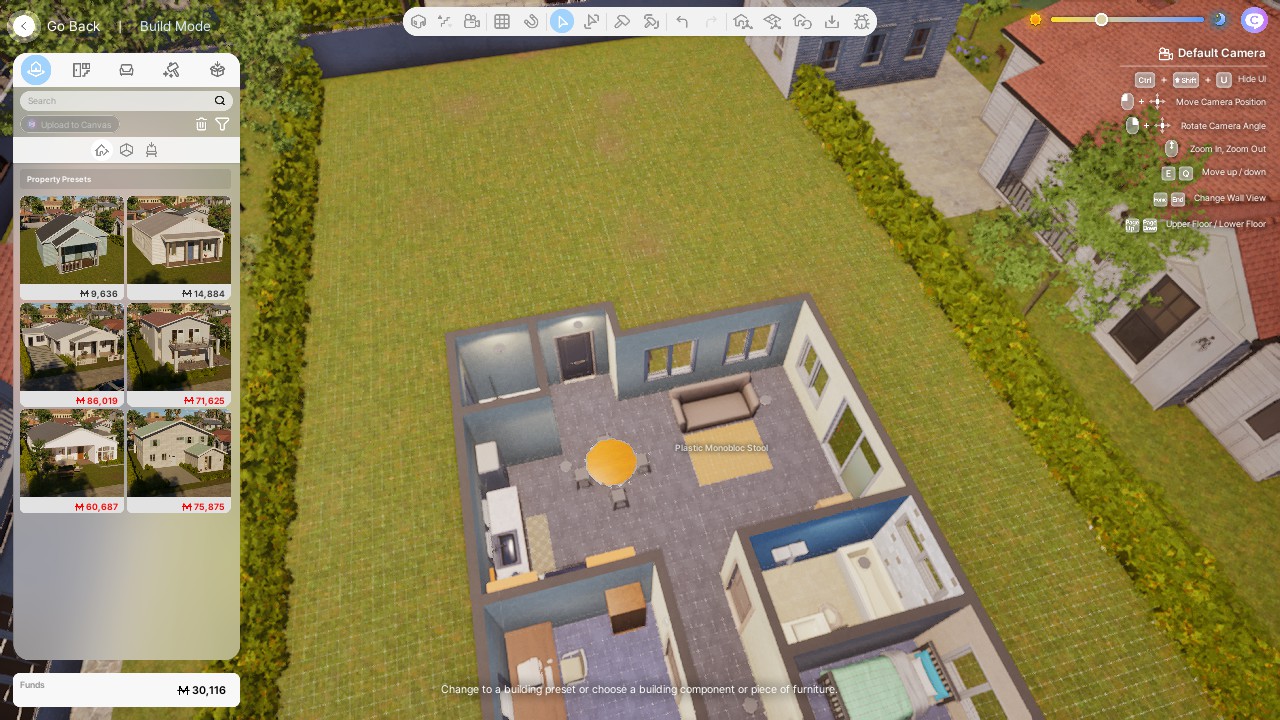Screen dimensions: 1280x720
Task: Open the doors and windows category tab
Action: [x=81, y=70]
